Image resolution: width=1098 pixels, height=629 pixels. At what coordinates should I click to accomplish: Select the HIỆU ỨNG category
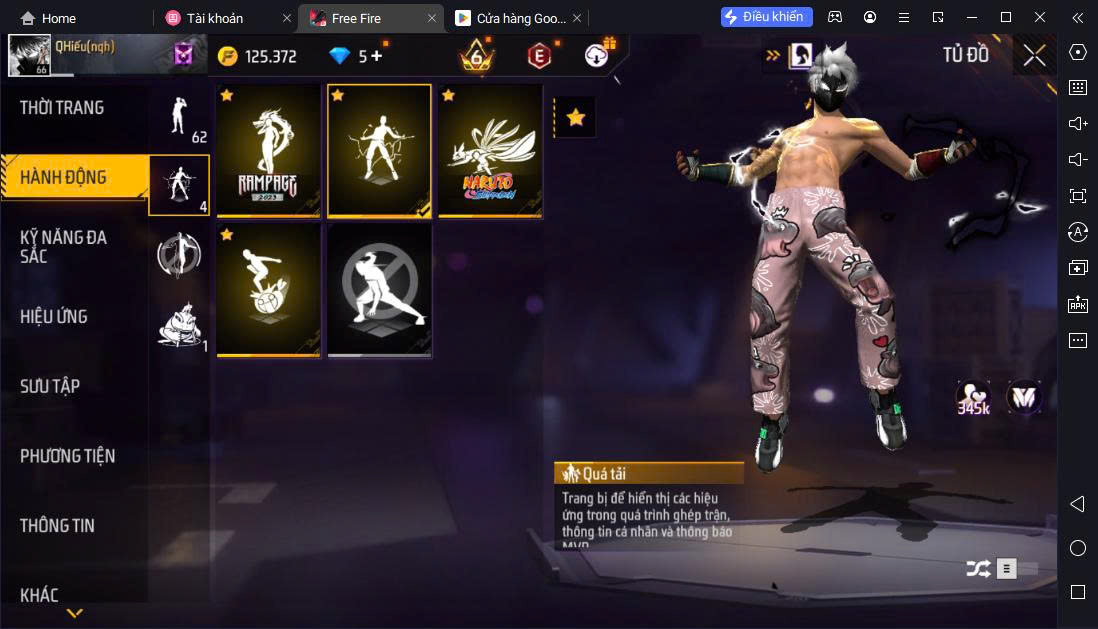point(54,317)
